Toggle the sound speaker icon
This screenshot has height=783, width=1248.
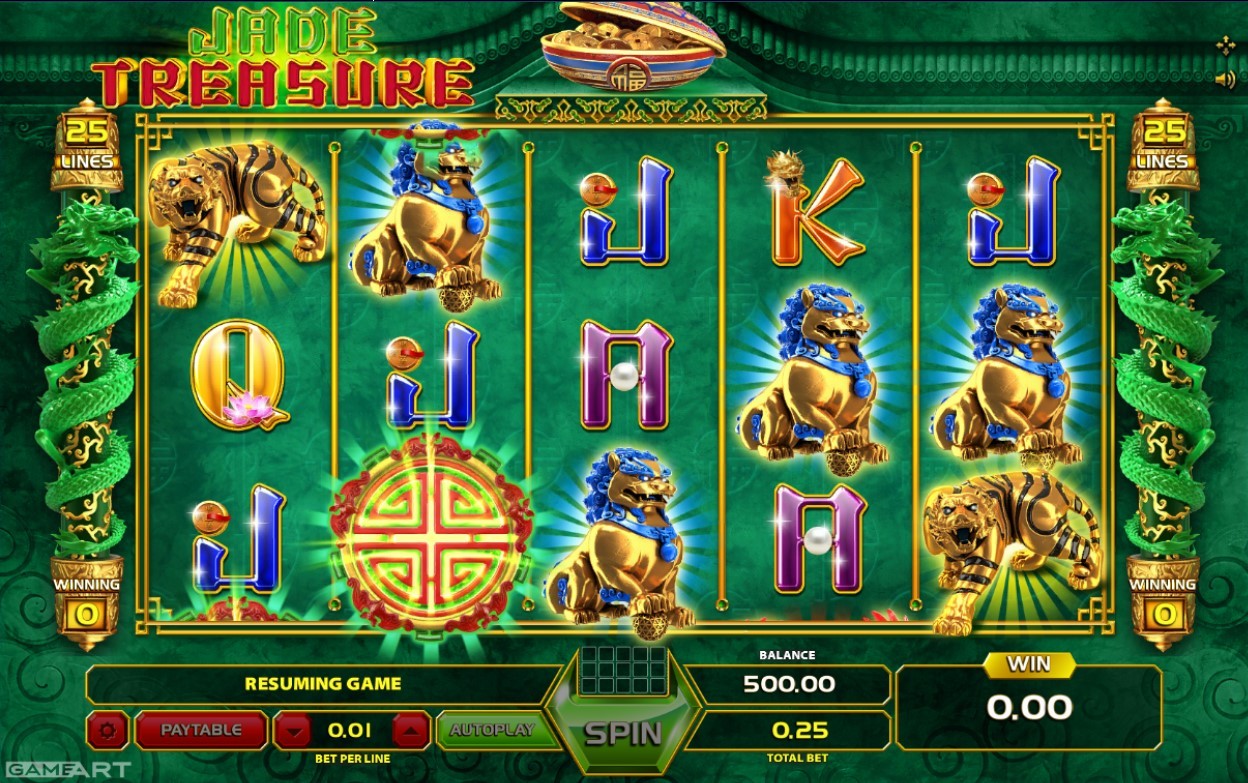[x=1225, y=80]
